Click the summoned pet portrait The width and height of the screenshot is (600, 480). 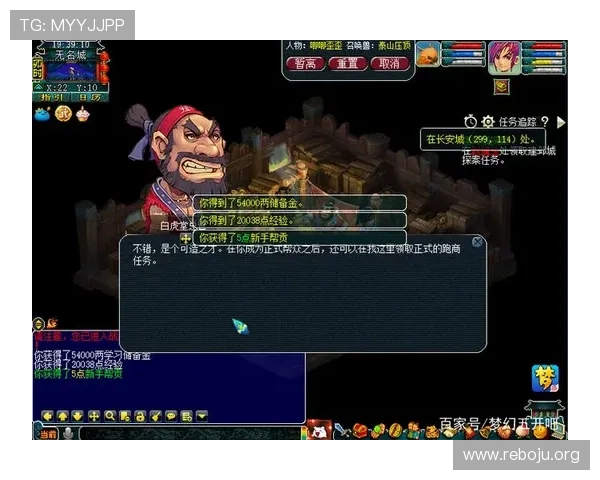pyautogui.click(x=427, y=55)
